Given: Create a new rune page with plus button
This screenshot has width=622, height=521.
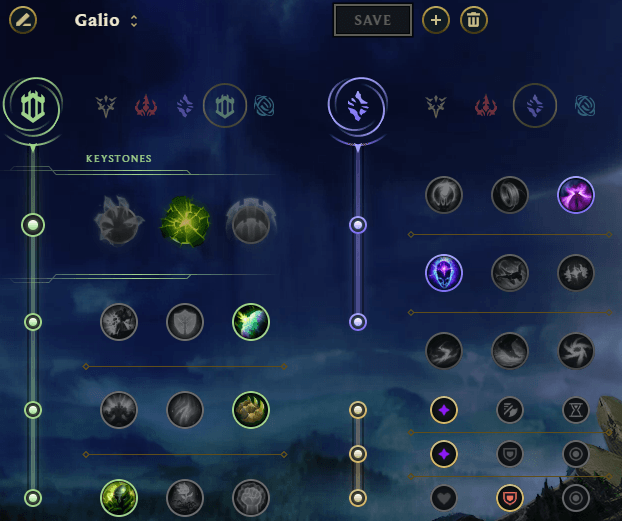Looking at the screenshot, I should tap(435, 19).
